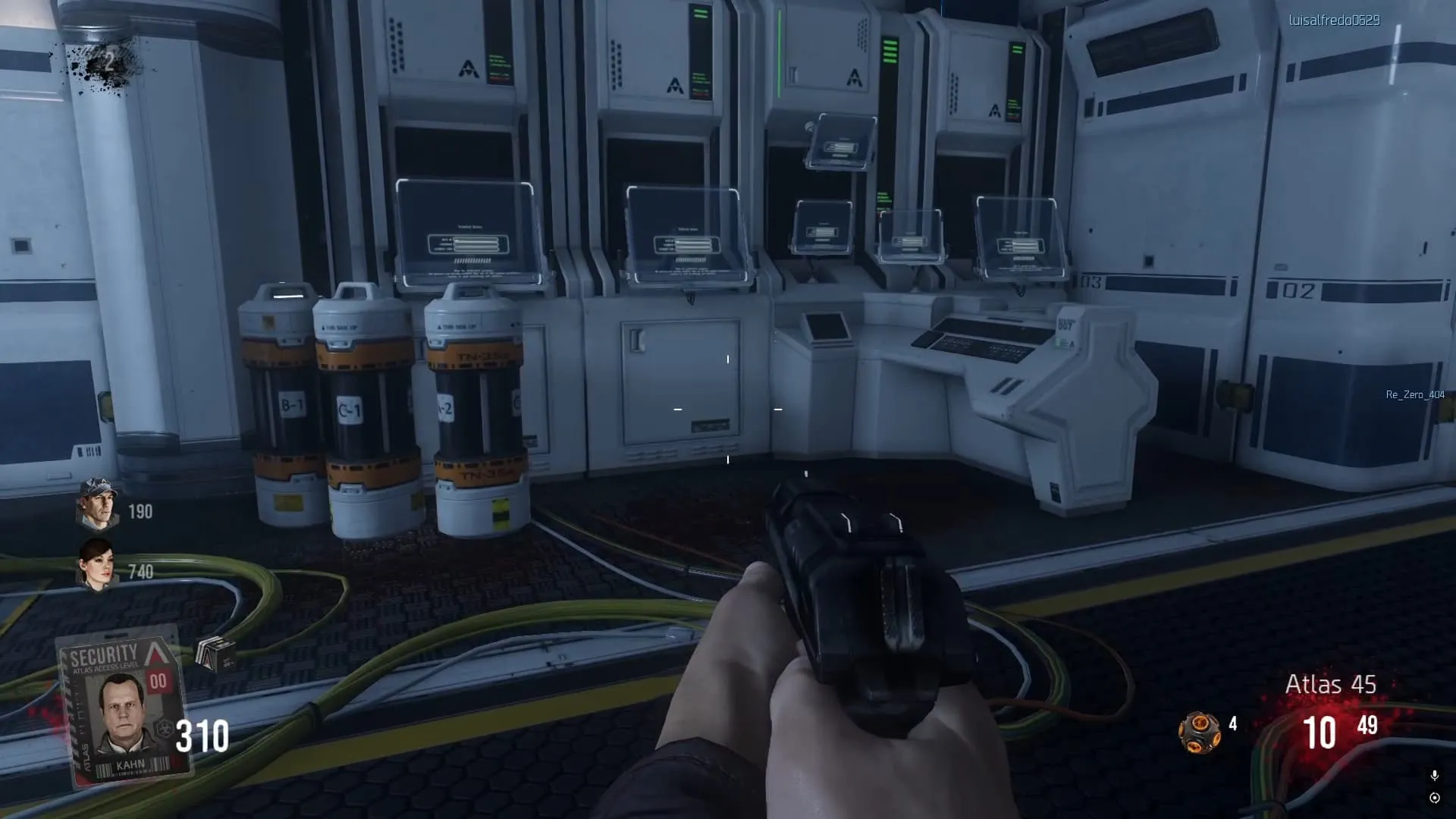Select the luisalfredo0629 player name
This screenshot has width=1456, height=819.
pyautogui.click(x=1334, y=20)
